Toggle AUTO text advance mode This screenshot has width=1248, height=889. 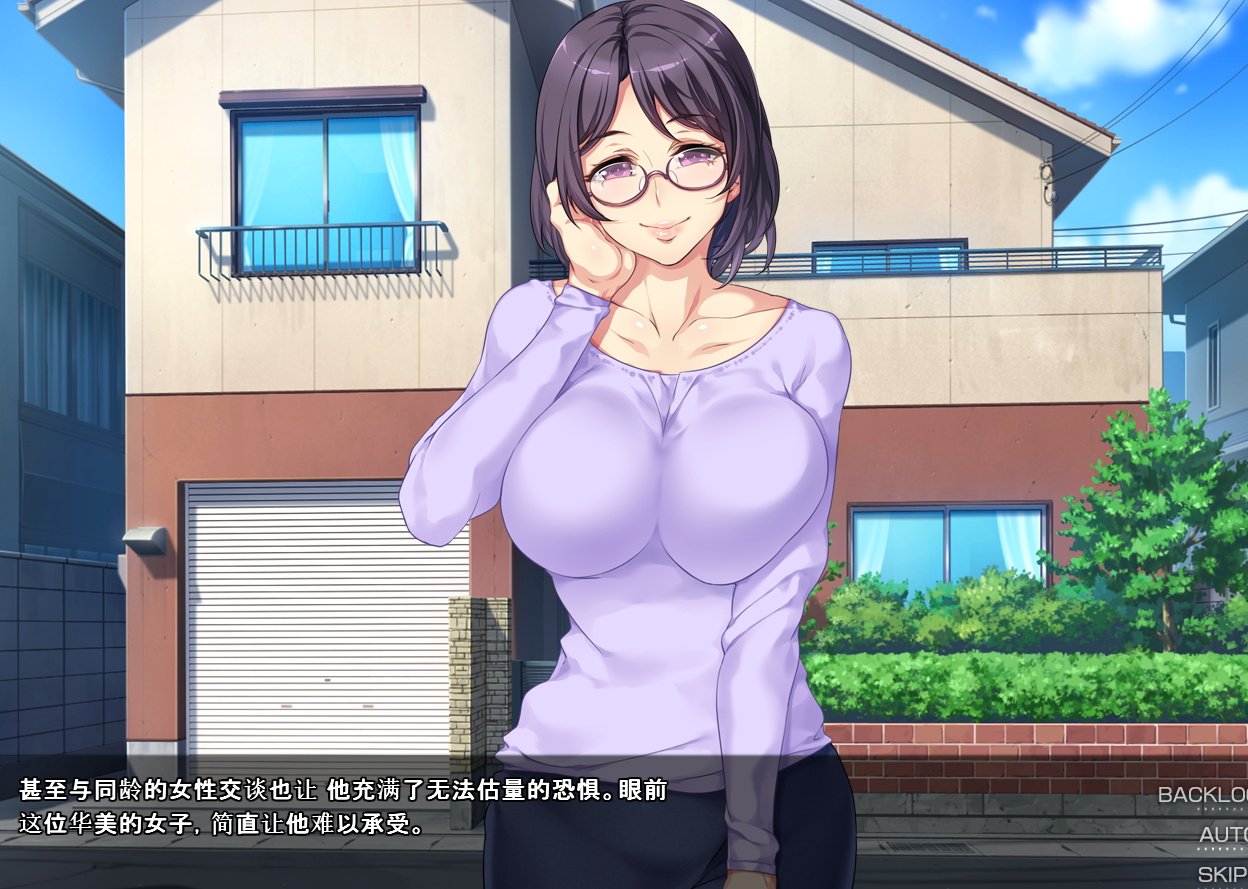coord(1223,835)
